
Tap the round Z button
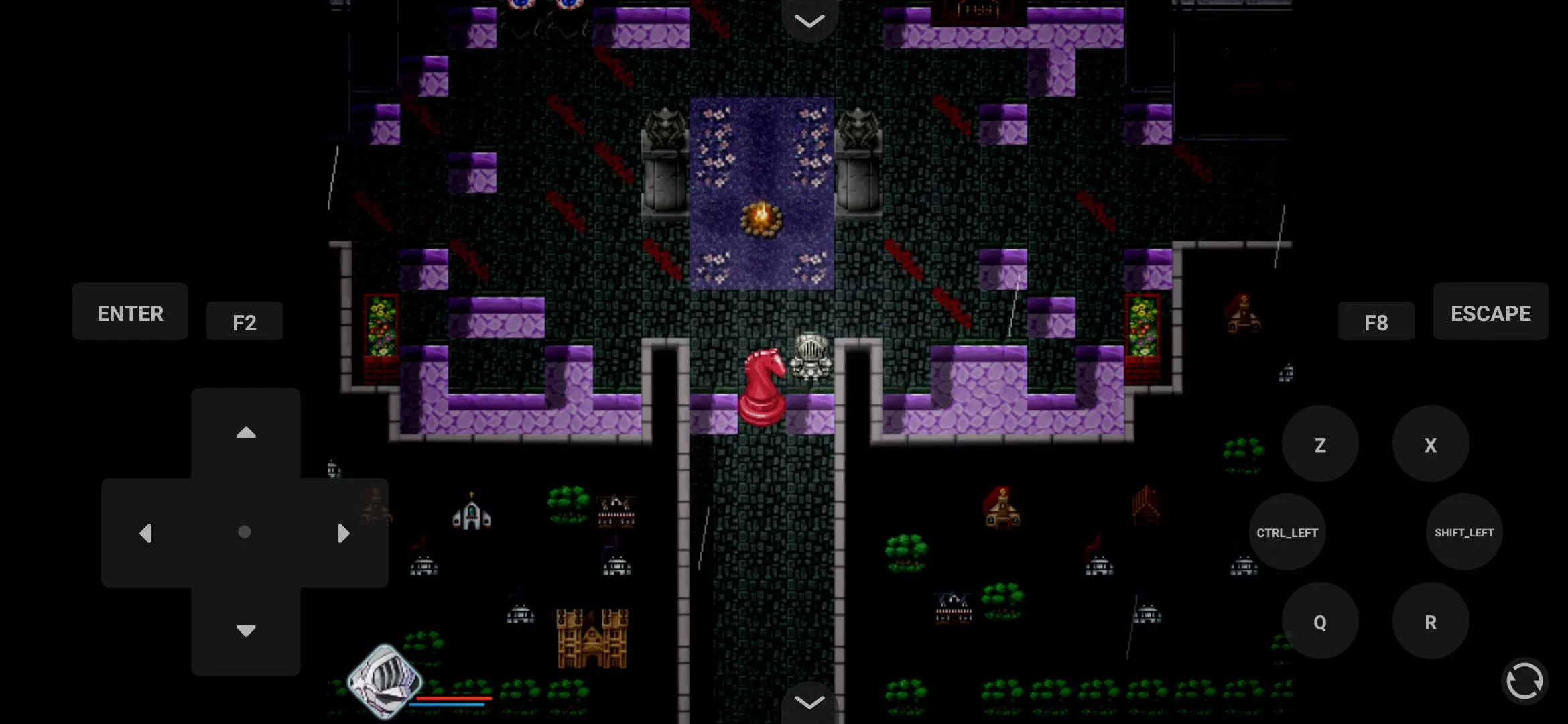tap(1320, 444)
